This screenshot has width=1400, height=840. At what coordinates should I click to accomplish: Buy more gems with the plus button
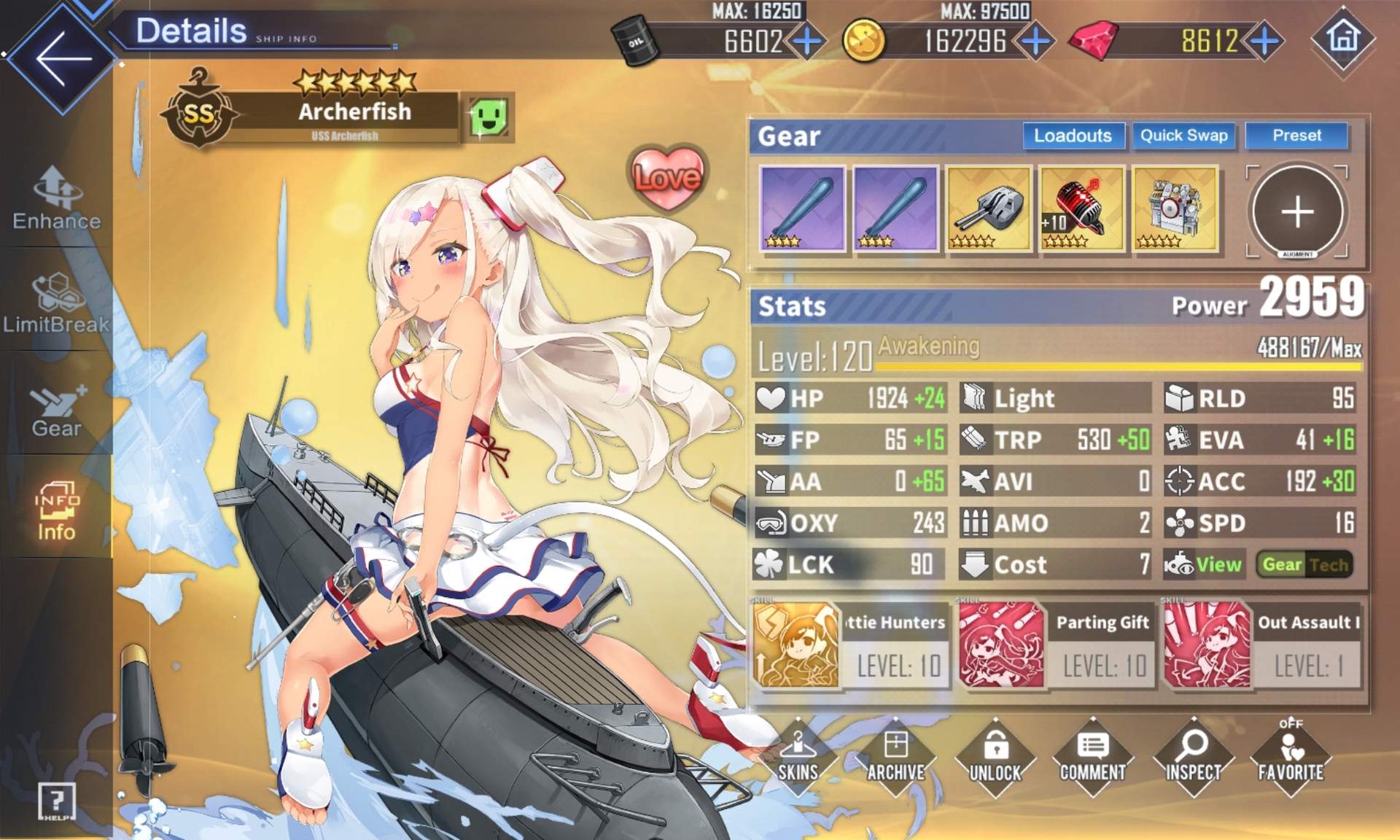coord(1265,42)
